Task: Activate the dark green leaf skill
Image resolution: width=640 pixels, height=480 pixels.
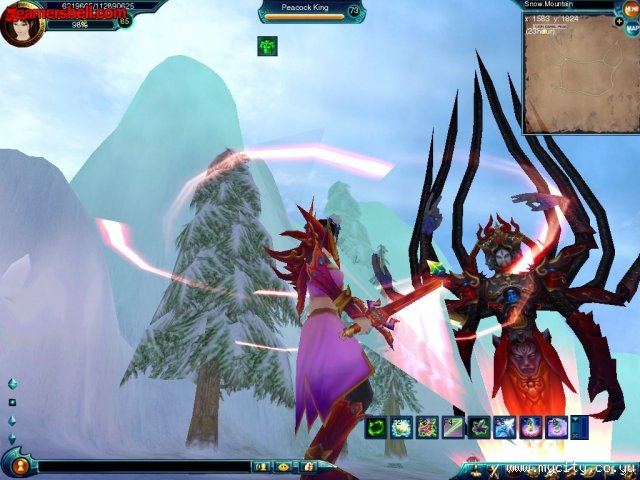Action: [479, 428]
